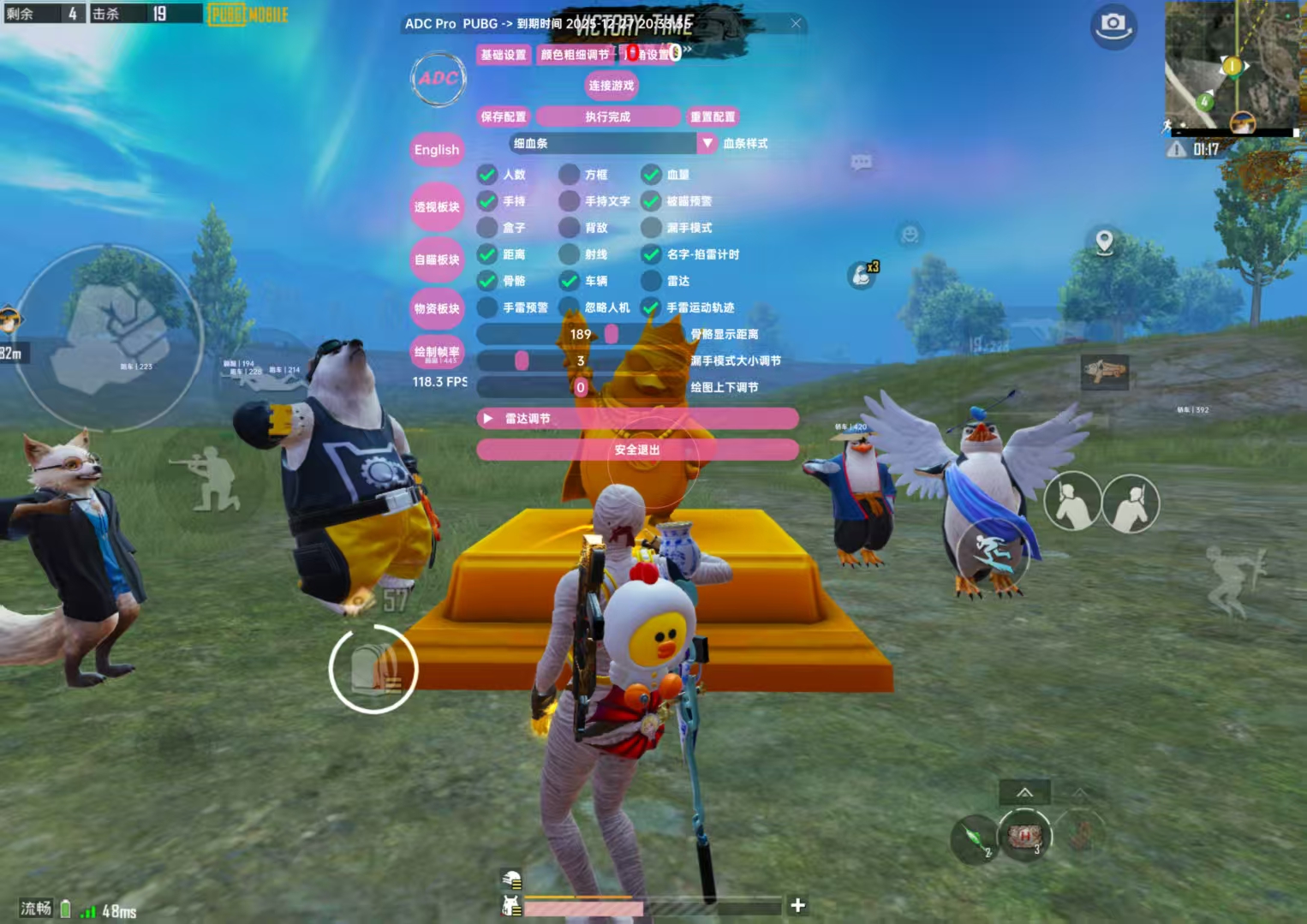Click the plus button beside health bar
The width and height of the screenshot is (1307, 924).
coord(797,904)
